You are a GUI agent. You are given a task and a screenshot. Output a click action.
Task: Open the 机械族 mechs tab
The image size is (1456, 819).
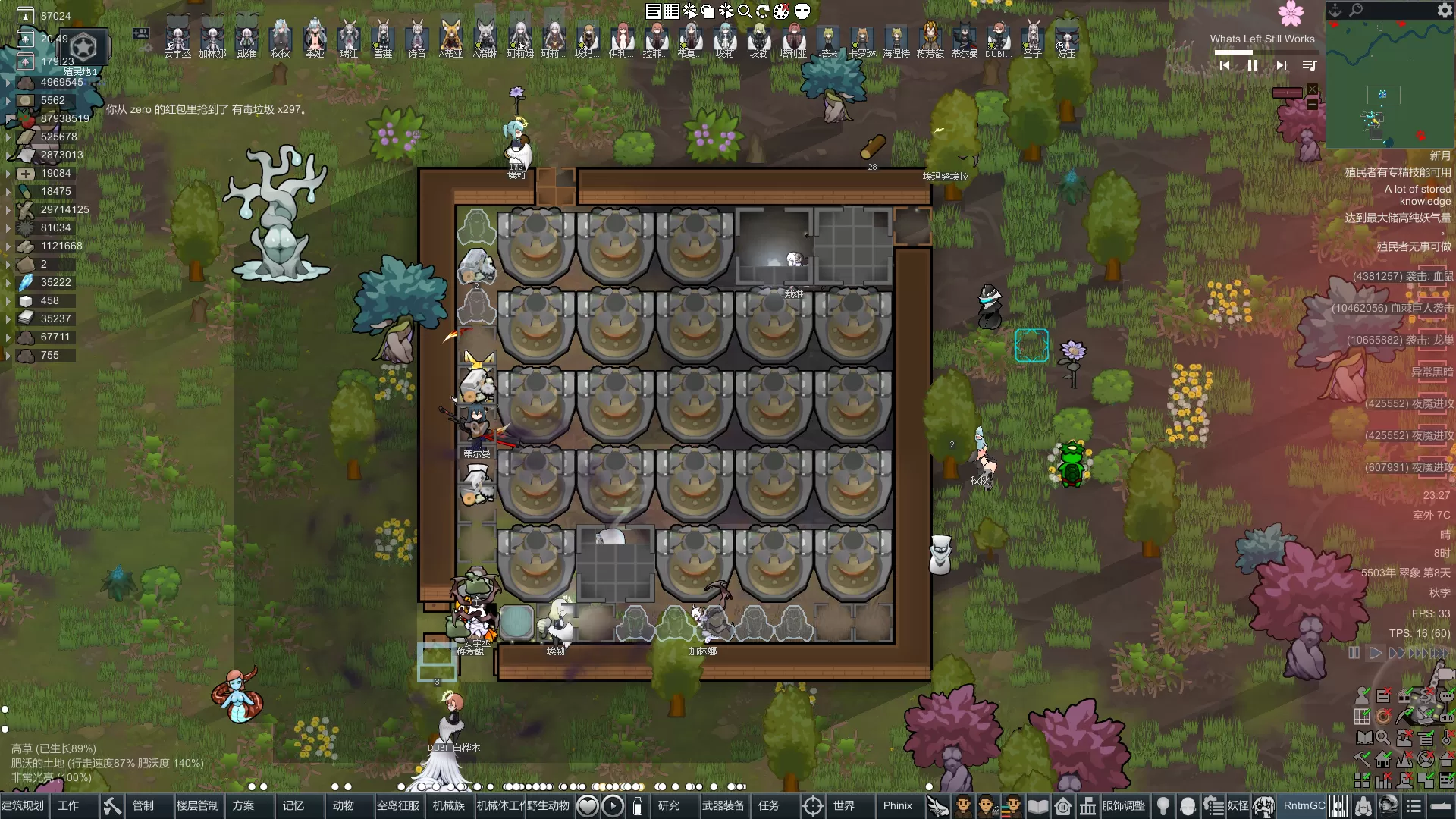tap(449, 805)
